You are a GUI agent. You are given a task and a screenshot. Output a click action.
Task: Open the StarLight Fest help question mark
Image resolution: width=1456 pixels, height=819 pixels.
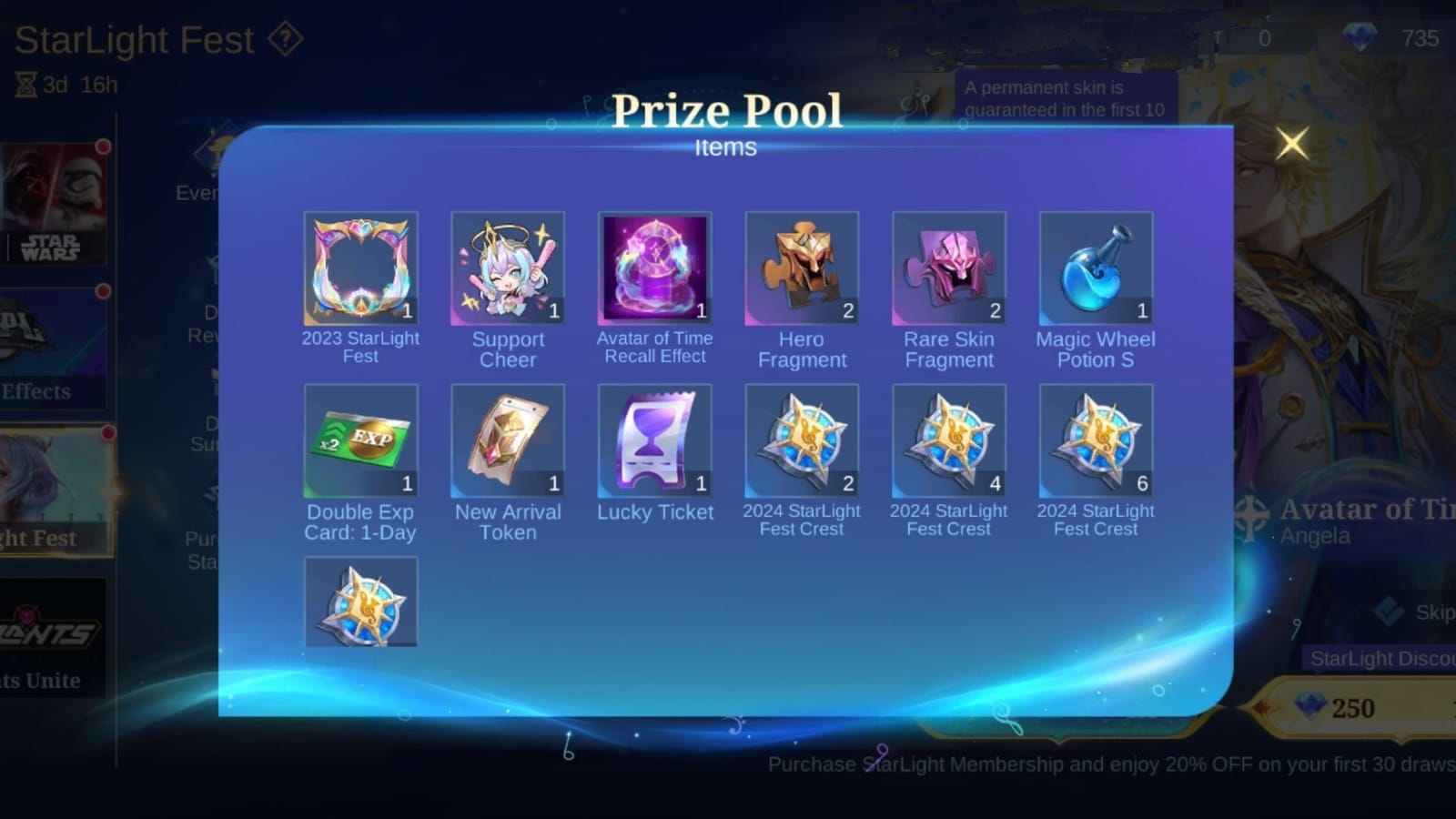pyautogui.click(x=285, y=39)
